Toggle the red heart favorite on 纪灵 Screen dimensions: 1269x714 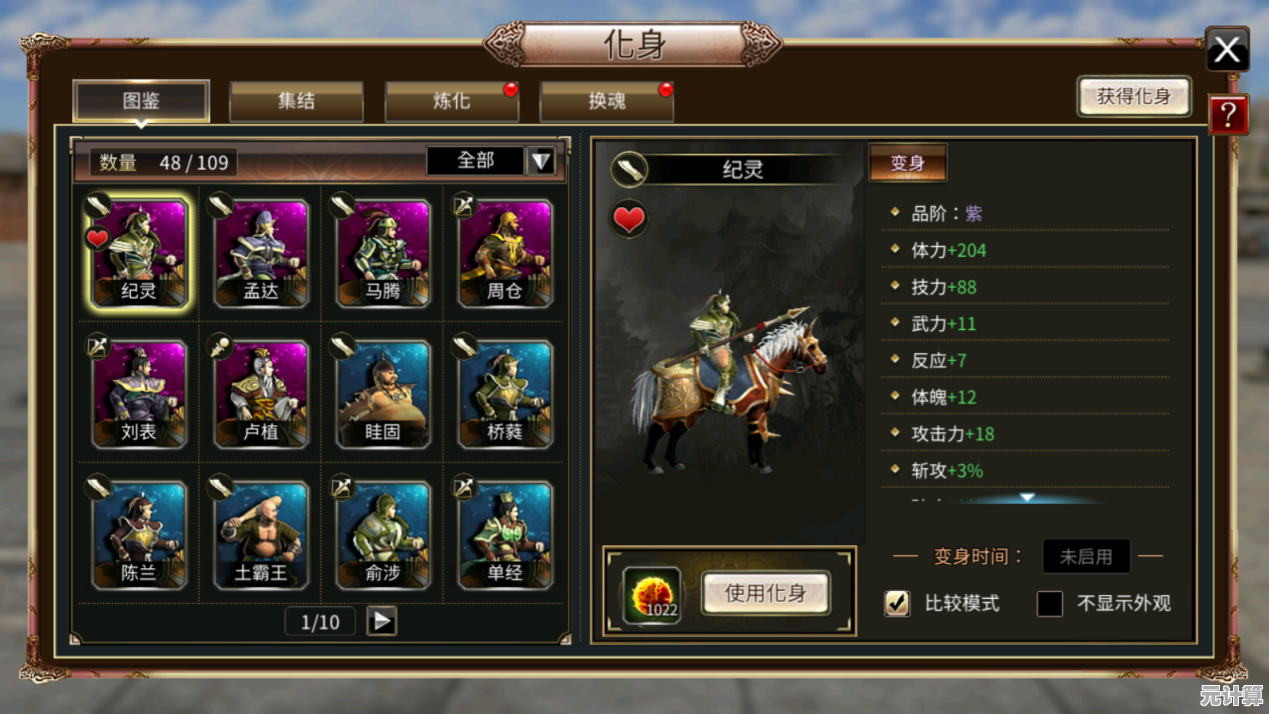click(629, 219)
